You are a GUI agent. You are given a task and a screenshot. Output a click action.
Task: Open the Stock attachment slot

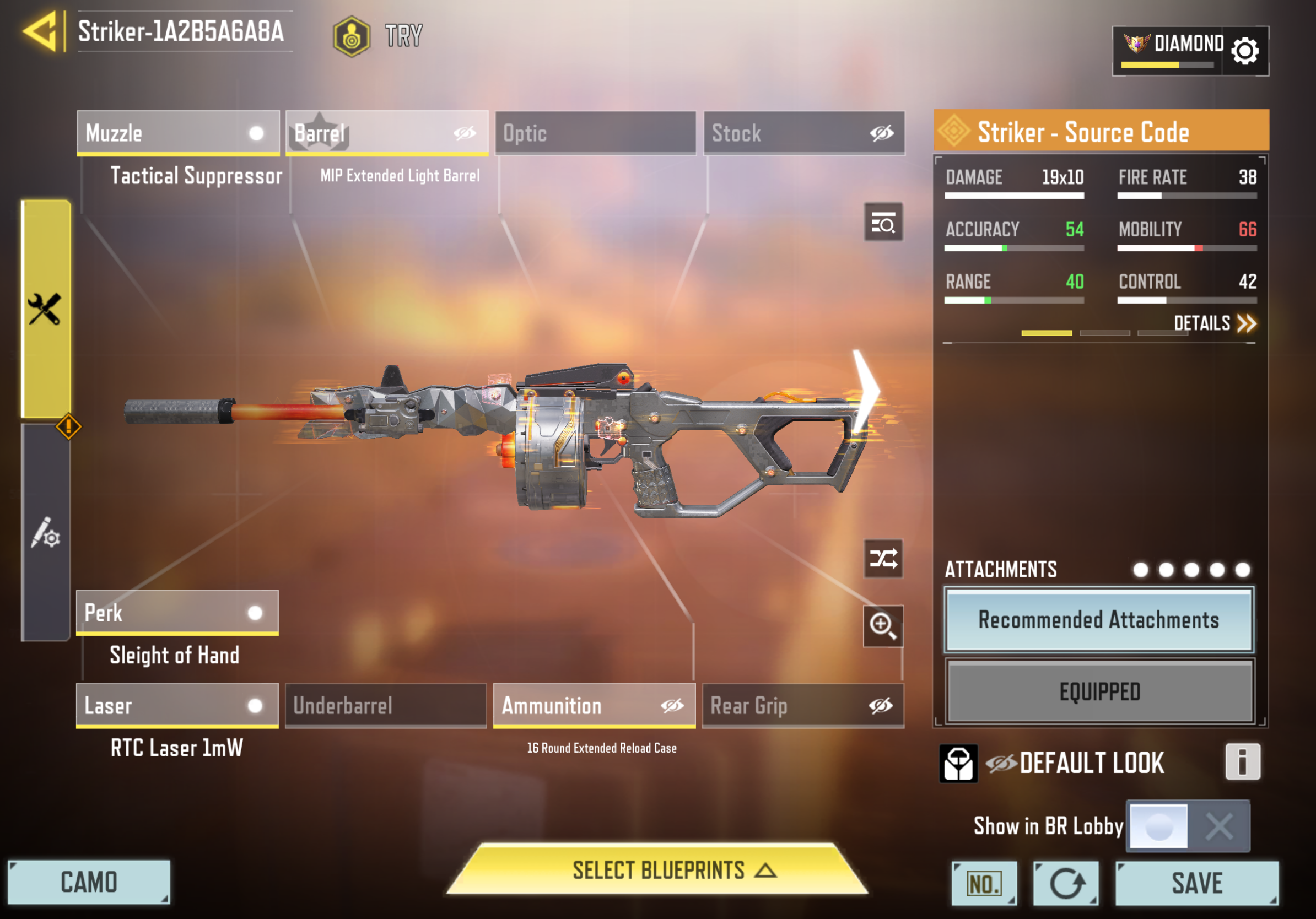pyautogui.click(x=803, y=133)
